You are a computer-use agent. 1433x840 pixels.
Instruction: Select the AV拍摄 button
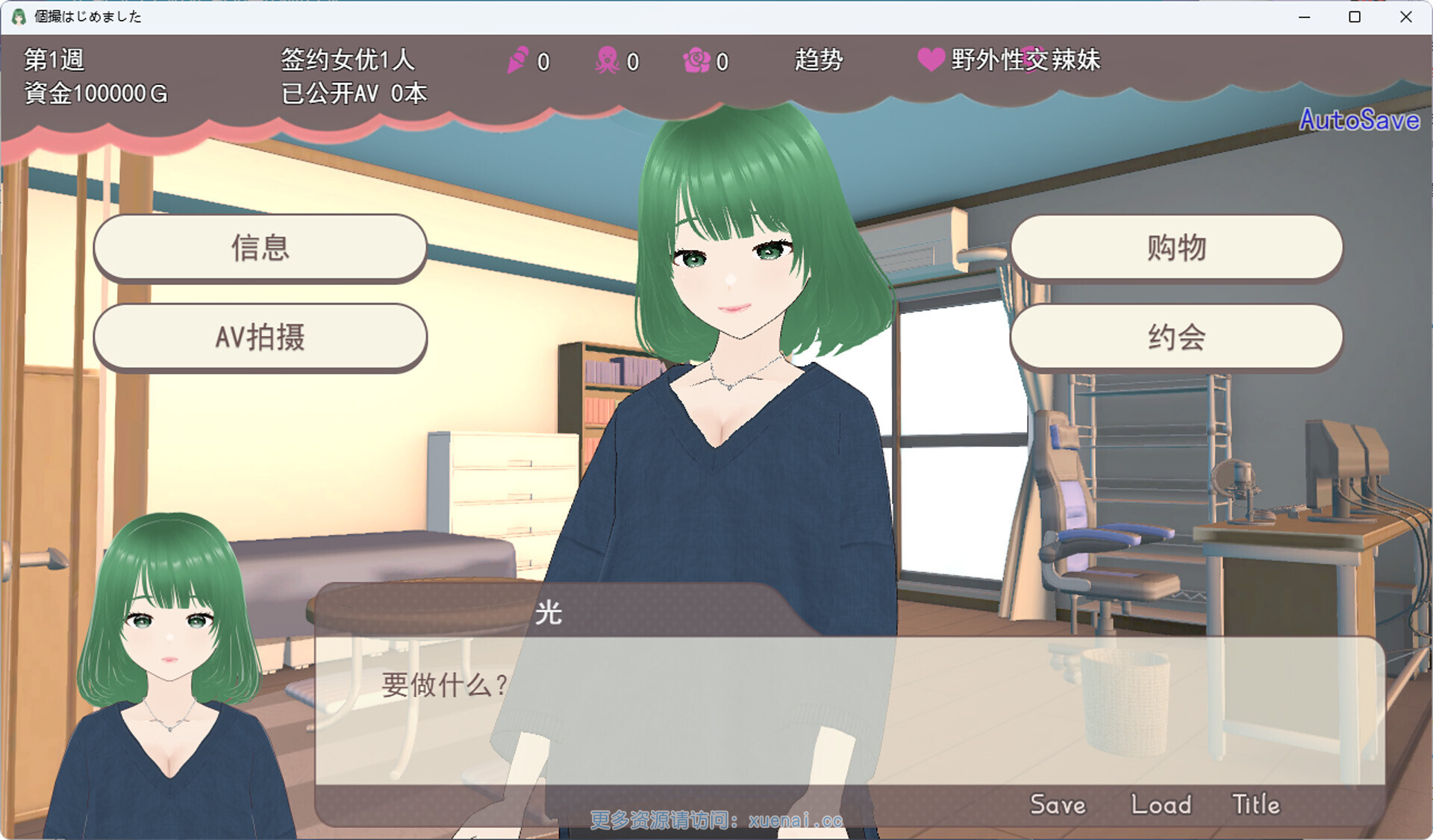coord(260,337)
